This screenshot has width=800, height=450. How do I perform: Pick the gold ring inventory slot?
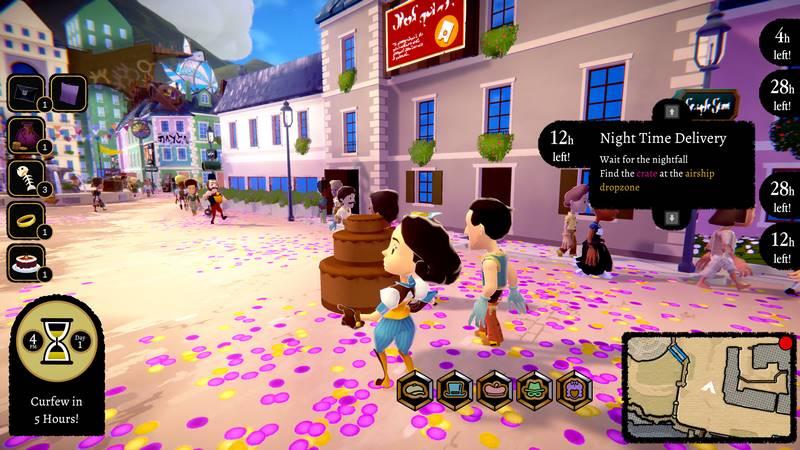26,221
